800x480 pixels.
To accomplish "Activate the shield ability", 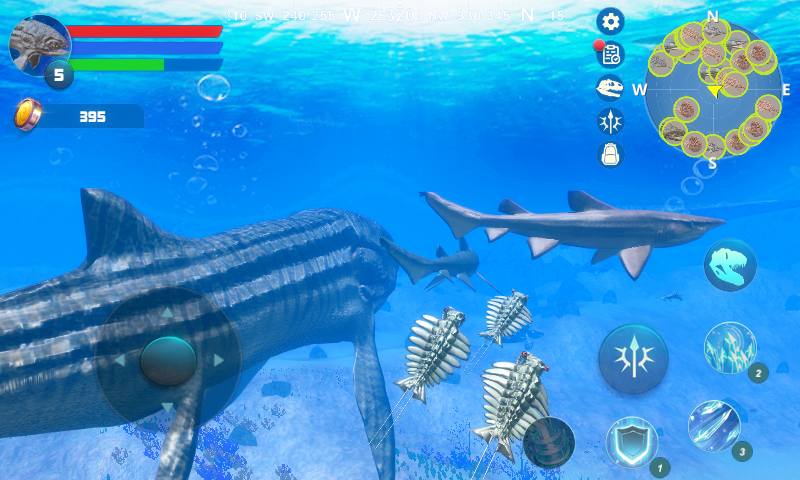I will coord(632,442).
